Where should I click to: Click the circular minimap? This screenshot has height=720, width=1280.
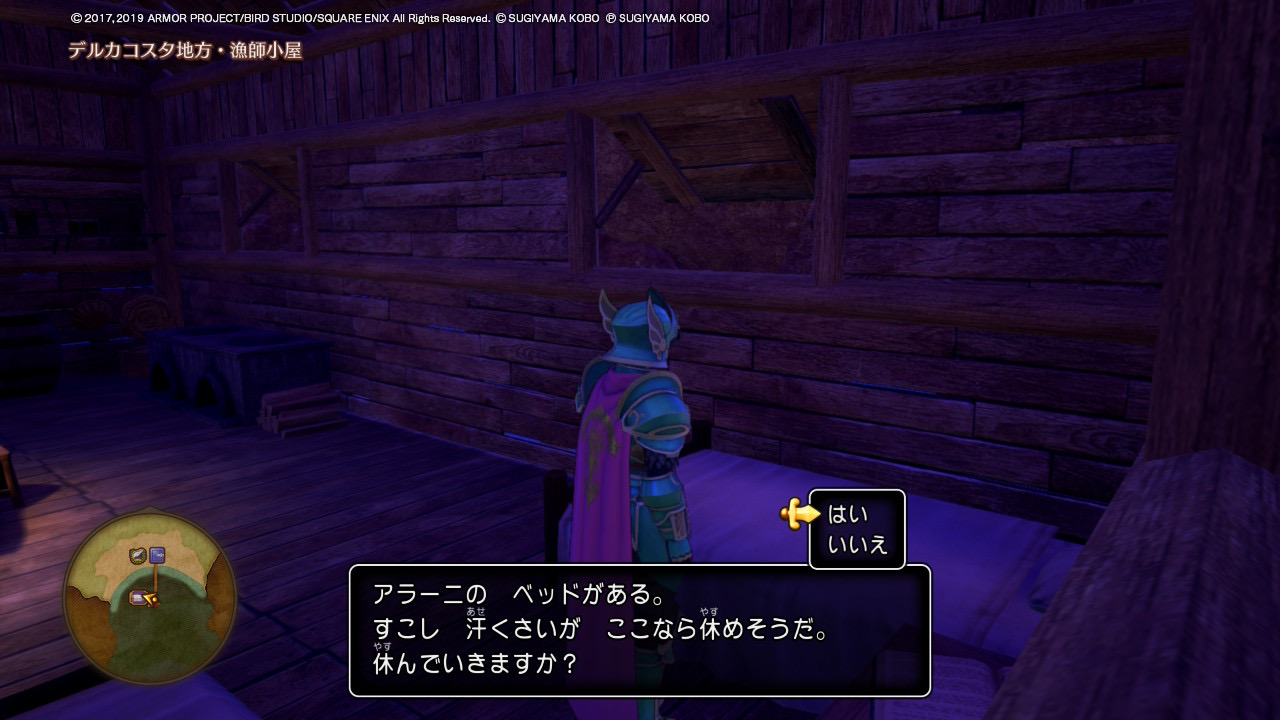150,599
